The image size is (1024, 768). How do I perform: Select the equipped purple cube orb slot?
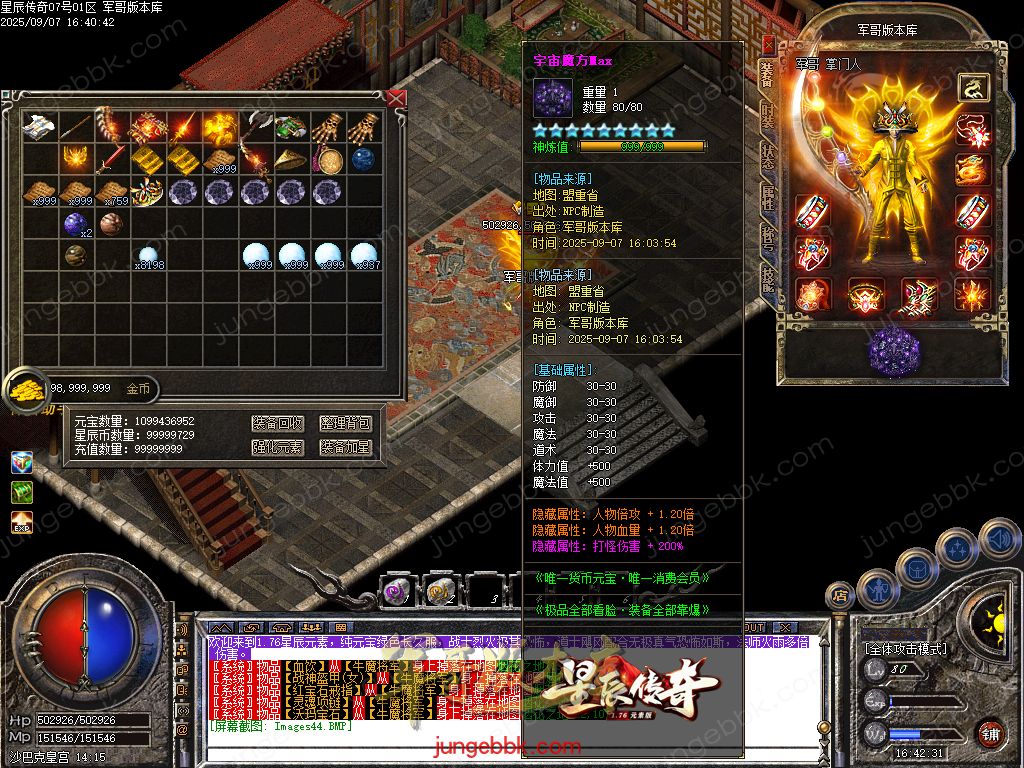[x=893, y=351]
